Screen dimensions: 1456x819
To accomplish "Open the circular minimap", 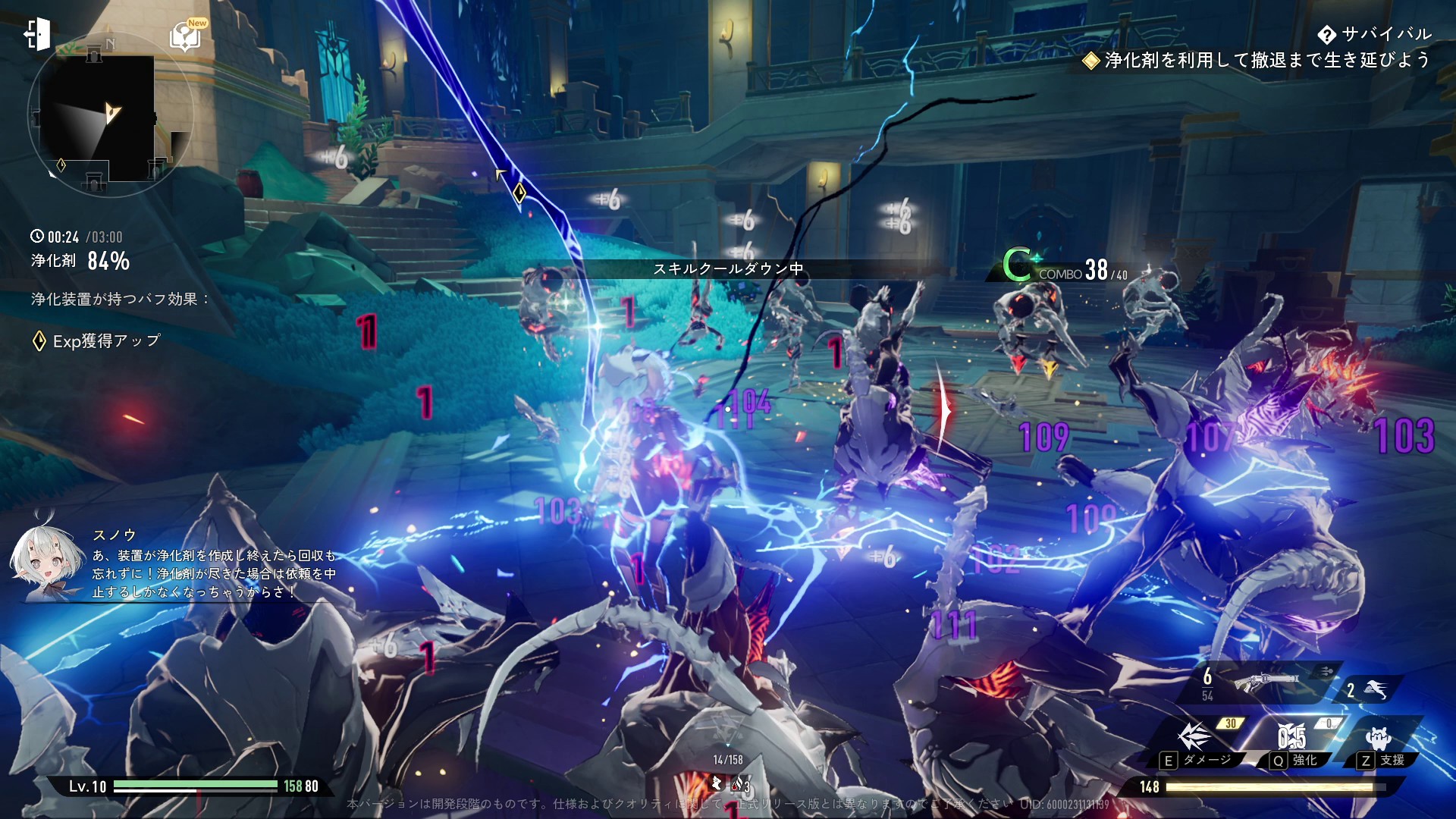I will tap(110, 115).
